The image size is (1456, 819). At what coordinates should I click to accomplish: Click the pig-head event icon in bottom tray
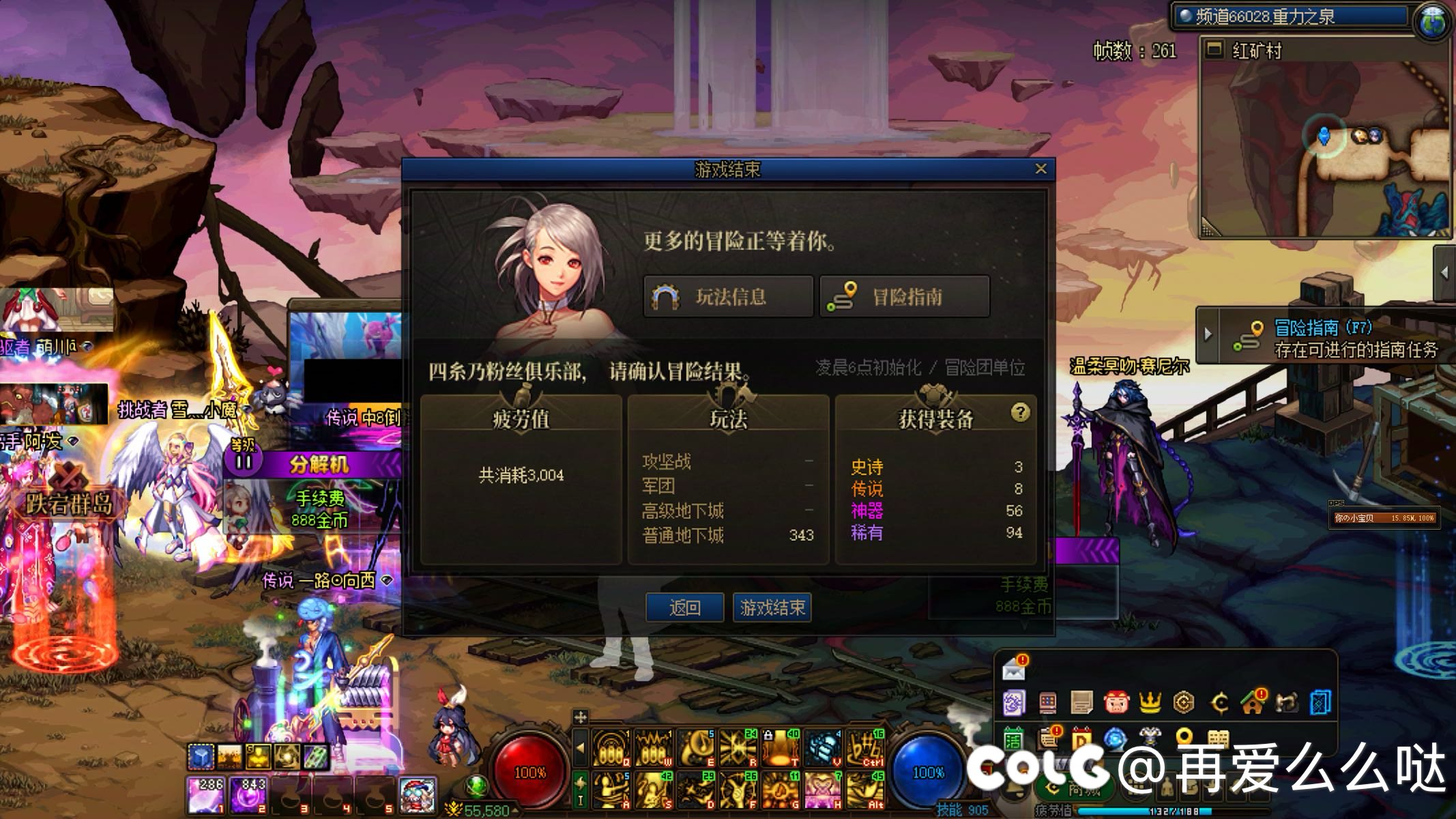point(1117,702)
